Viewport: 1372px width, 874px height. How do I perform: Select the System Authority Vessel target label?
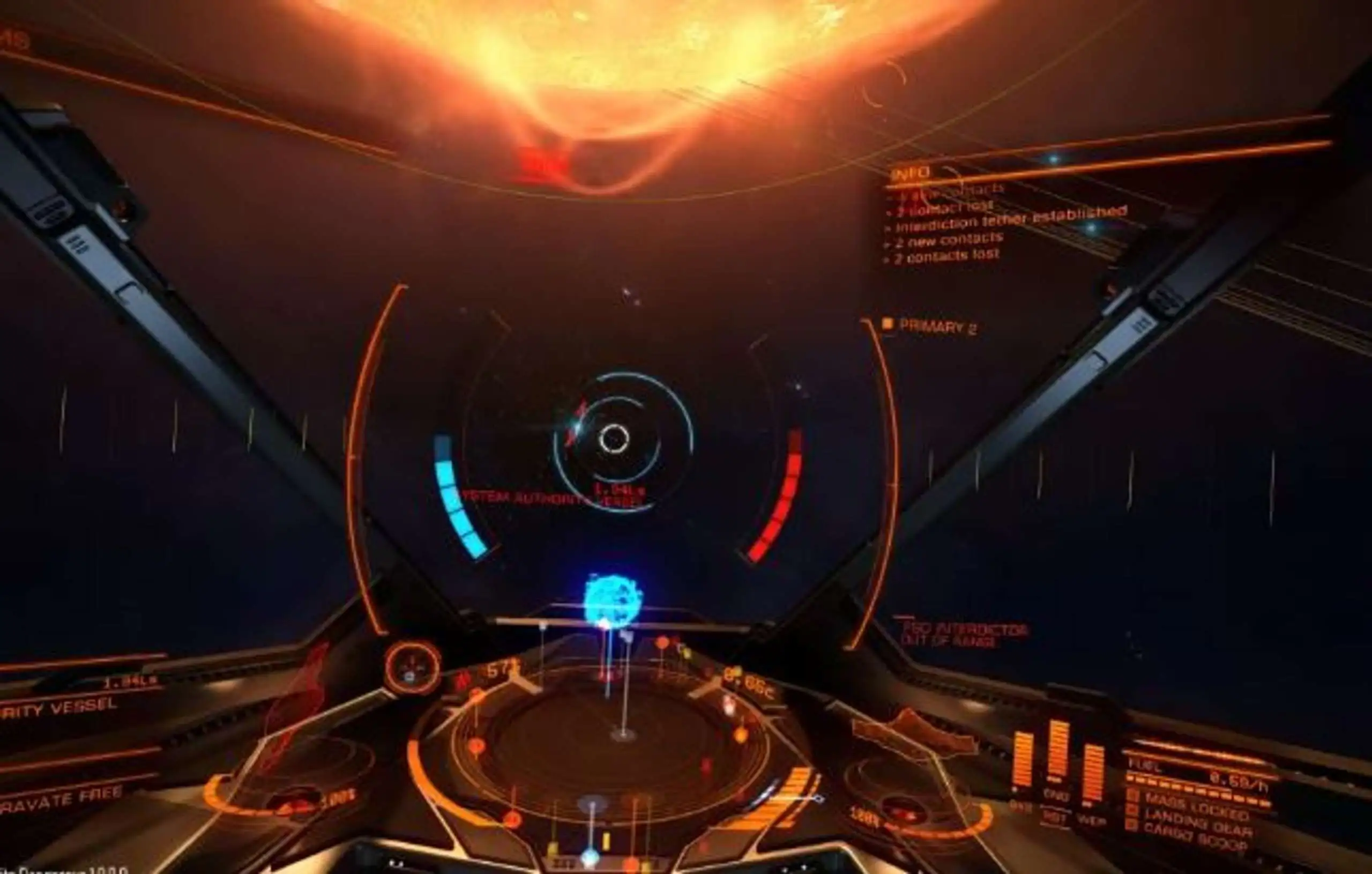click(x=550, y=499)
